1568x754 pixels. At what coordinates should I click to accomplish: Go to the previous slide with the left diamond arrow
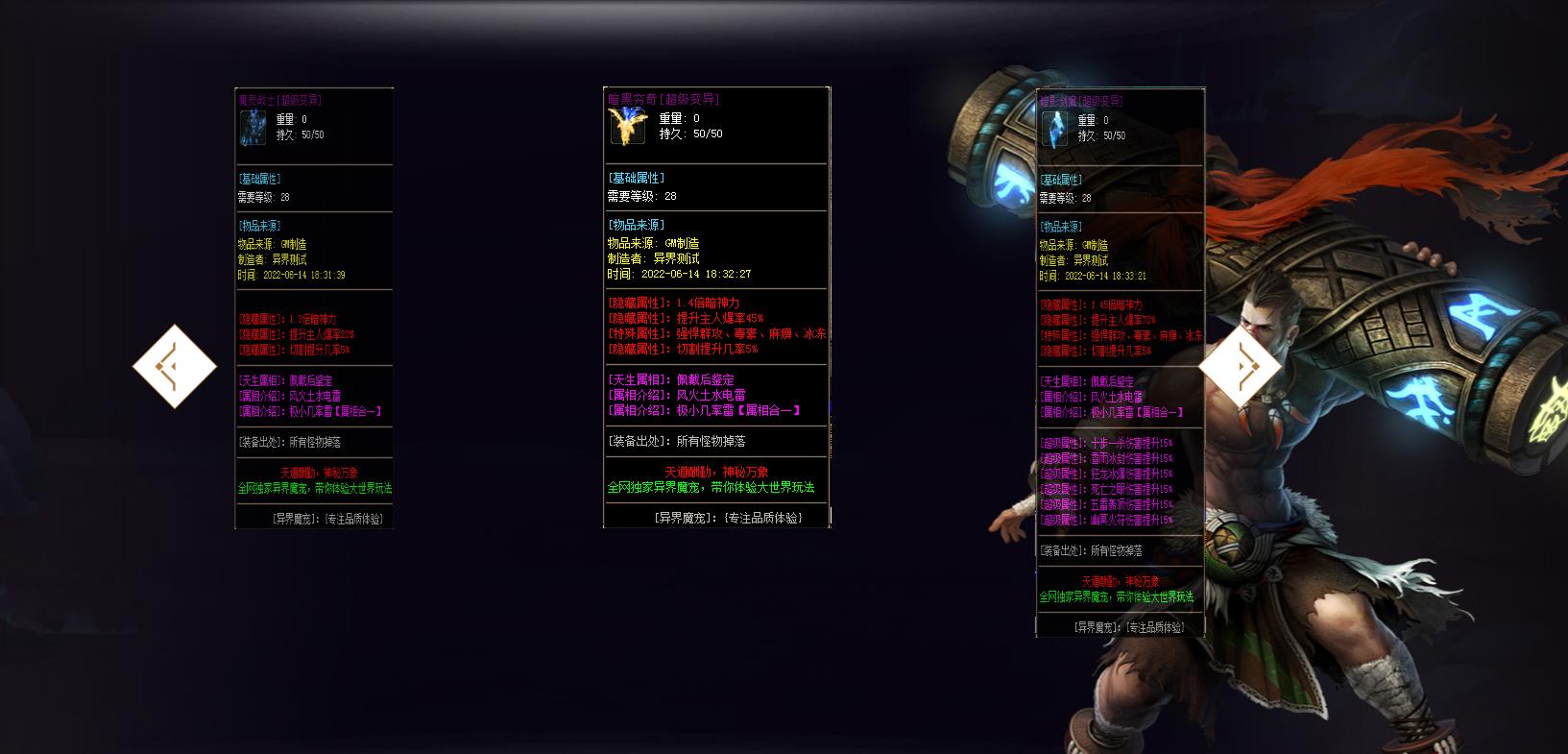coord(174,366)
